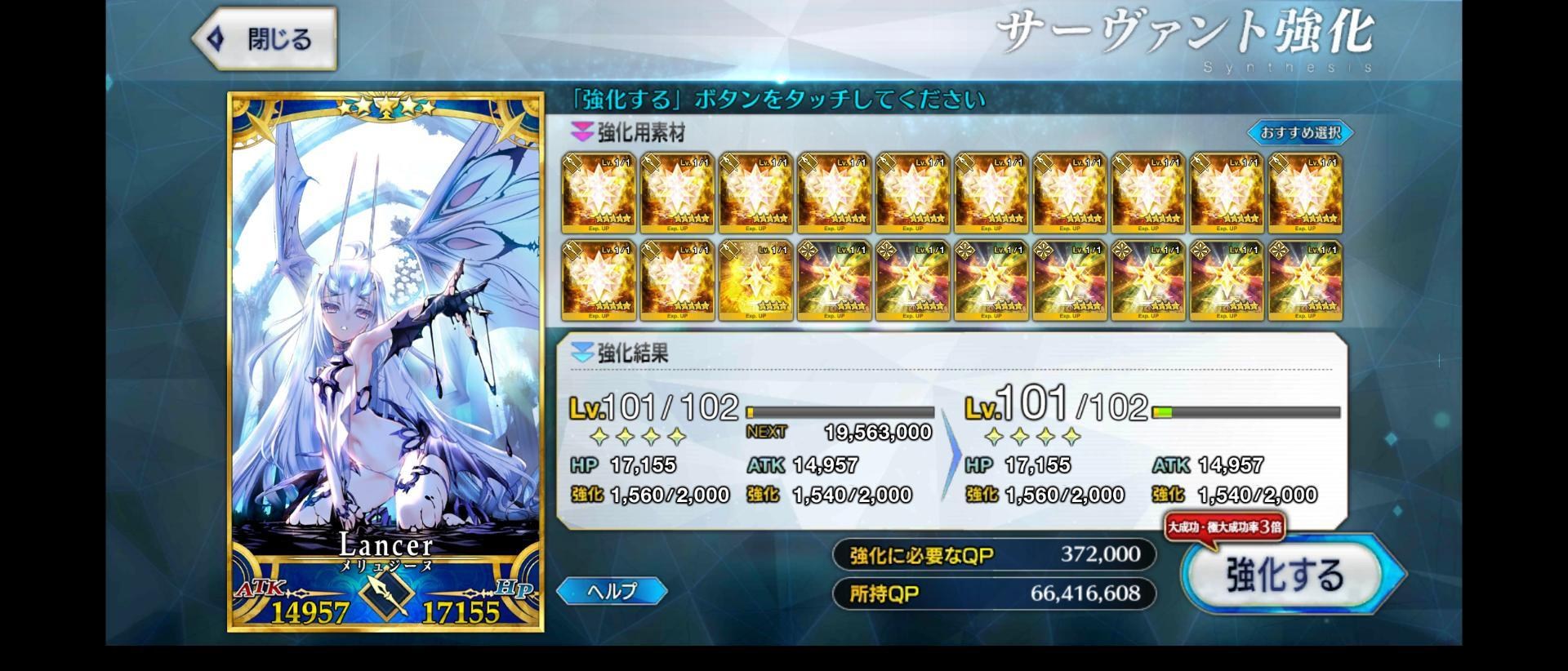The width and height of the screenshot is (1568, 671).
Task: Select the first 5-star EXP ember top-left
Action: click(599, 193)
